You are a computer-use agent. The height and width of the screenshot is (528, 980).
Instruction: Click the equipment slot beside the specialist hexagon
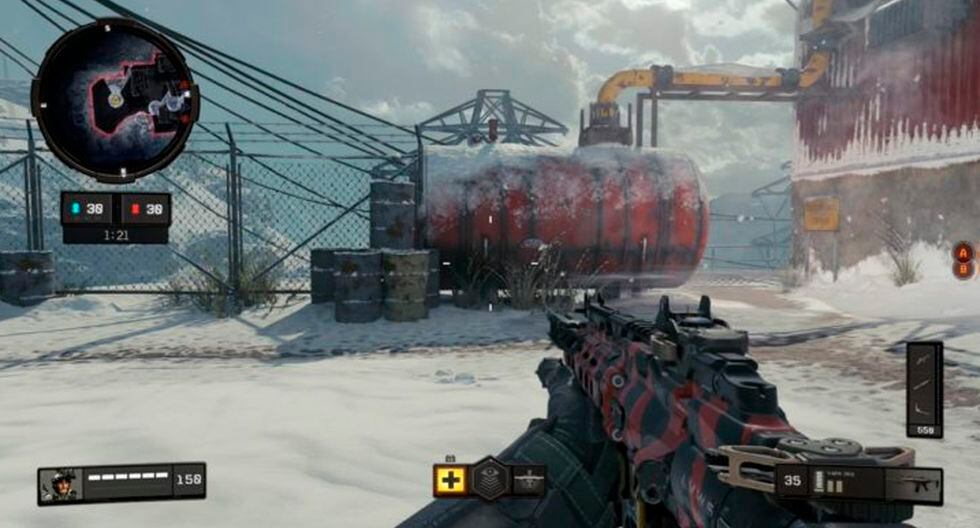click(x=529, y=480)
